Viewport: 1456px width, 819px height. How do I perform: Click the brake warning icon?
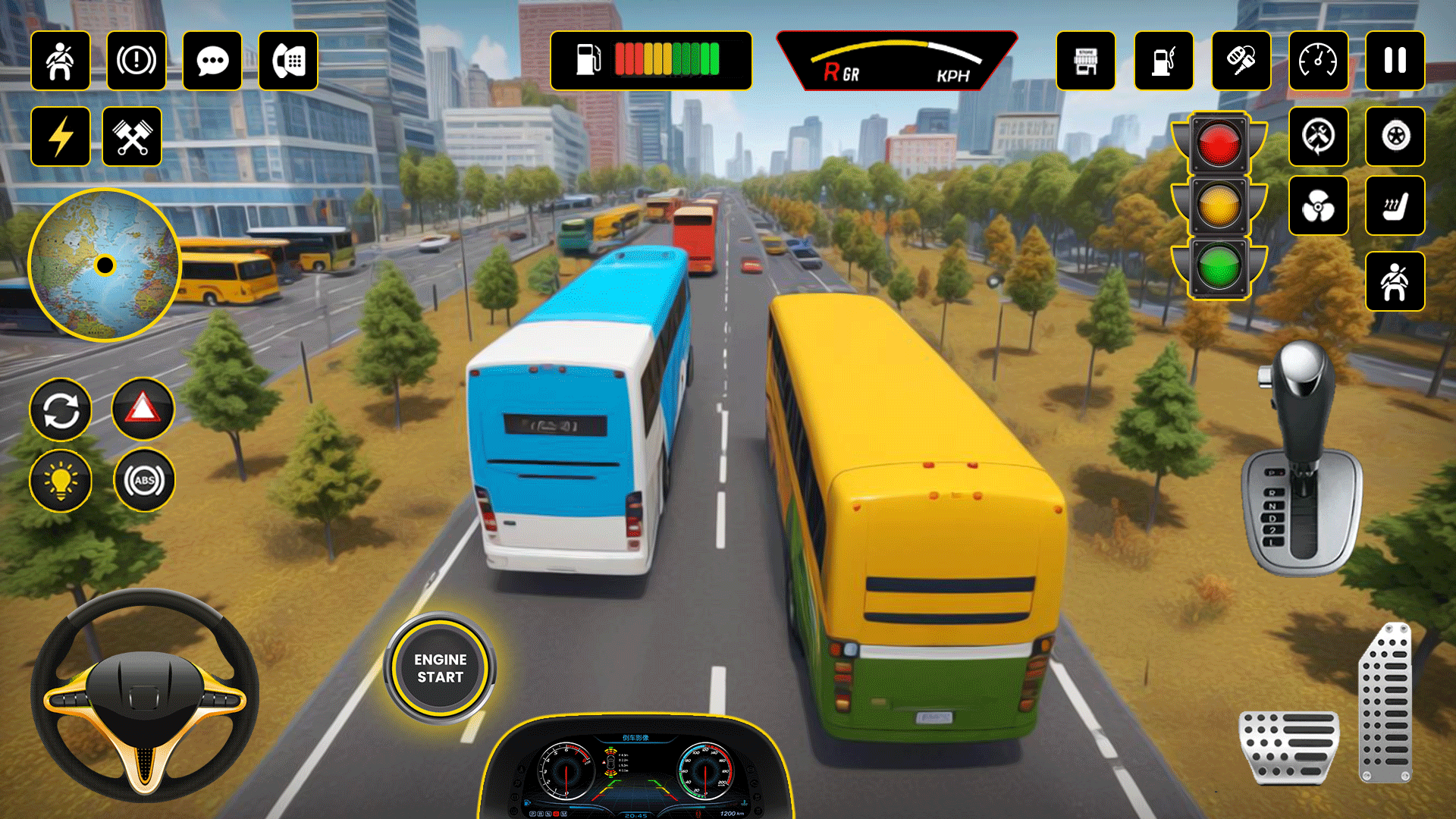pyautogui.click(x=136, y=61)
